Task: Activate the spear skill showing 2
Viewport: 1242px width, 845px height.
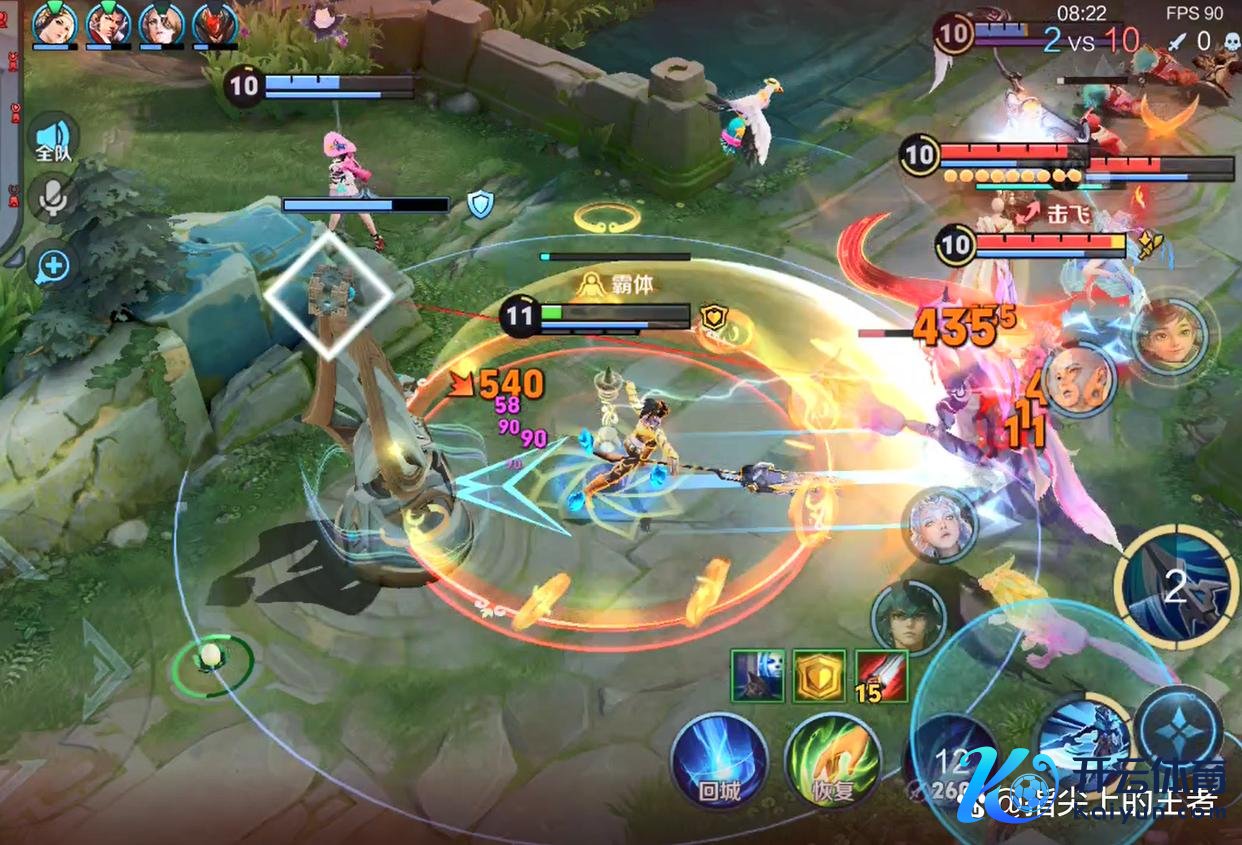Action: click(1175, 588)
